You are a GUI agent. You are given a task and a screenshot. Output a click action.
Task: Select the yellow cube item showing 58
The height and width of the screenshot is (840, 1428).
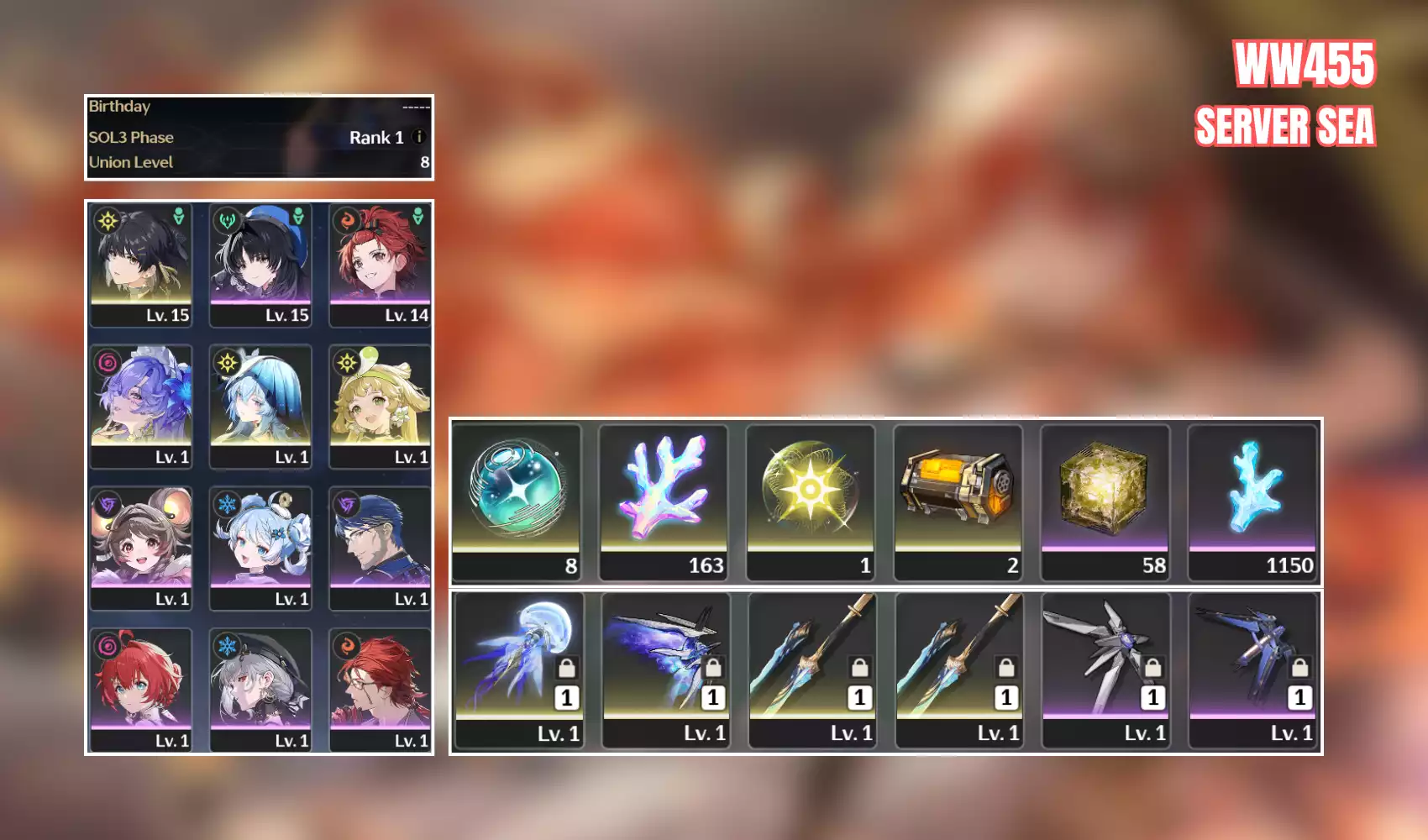click(1105, 501)
